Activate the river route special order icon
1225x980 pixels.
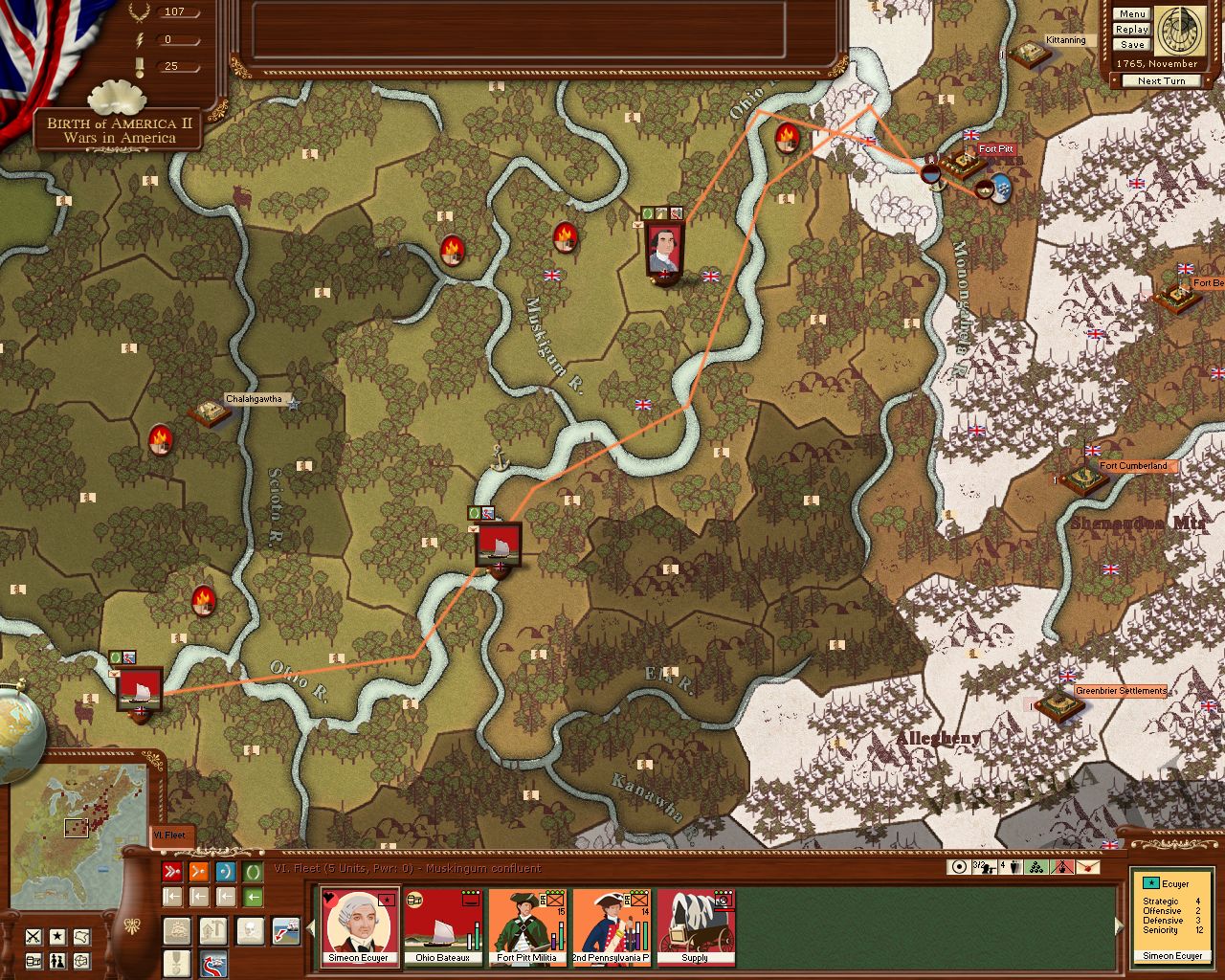214,962
